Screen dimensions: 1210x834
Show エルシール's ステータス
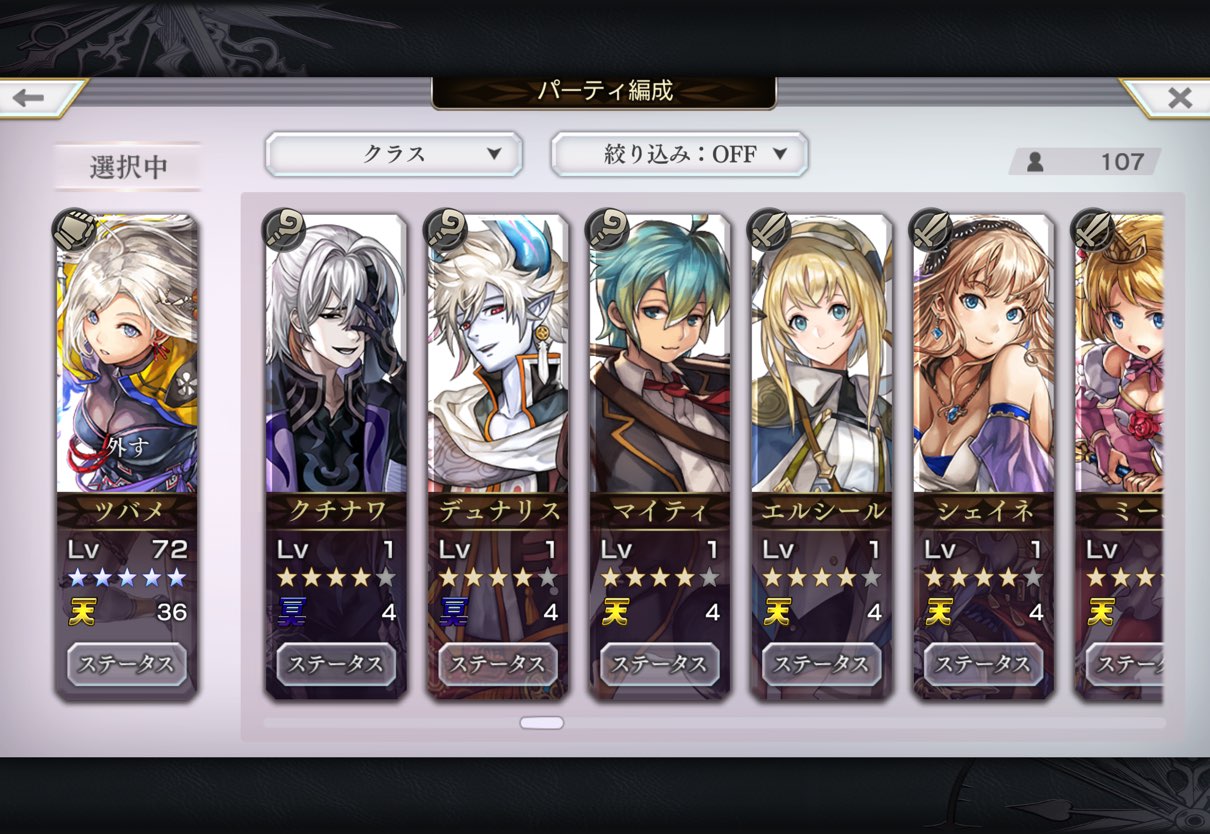click(822, 664)
